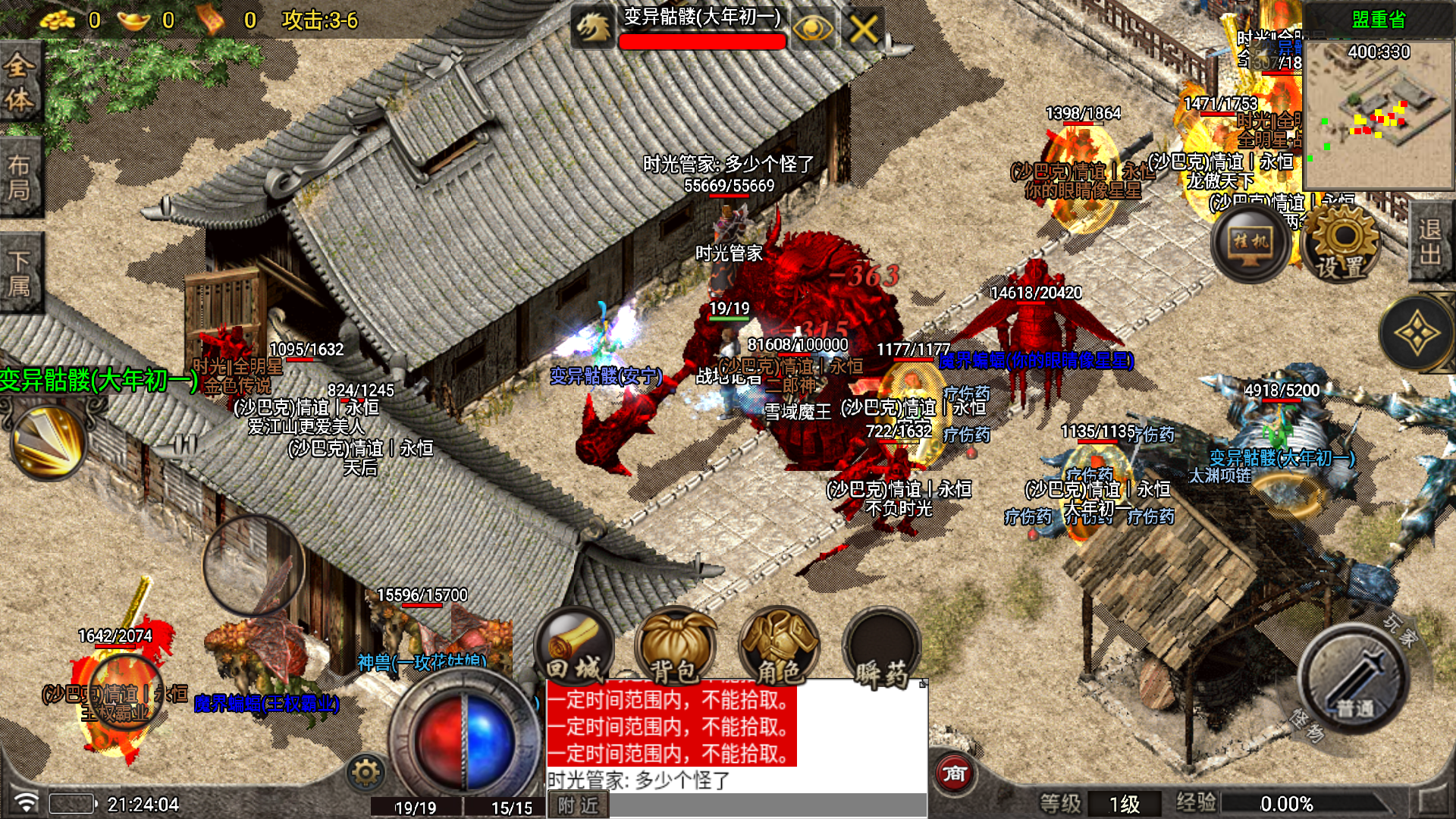Click the small gear beside the health orb
This screenshot has width=1456, height=819.
tap(366, 773)
